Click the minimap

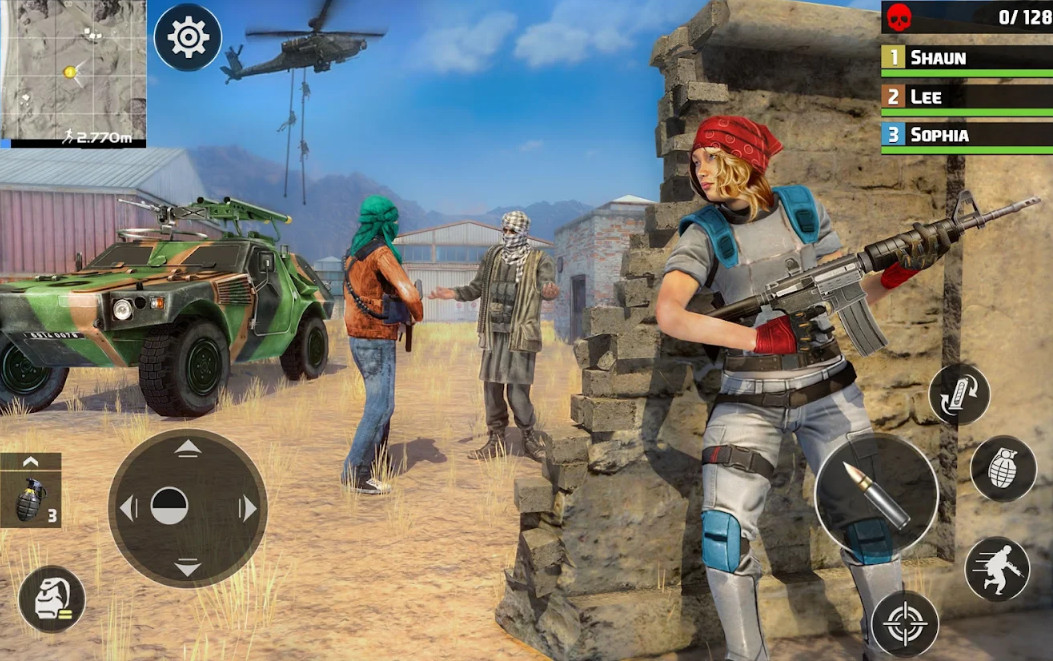73,68
